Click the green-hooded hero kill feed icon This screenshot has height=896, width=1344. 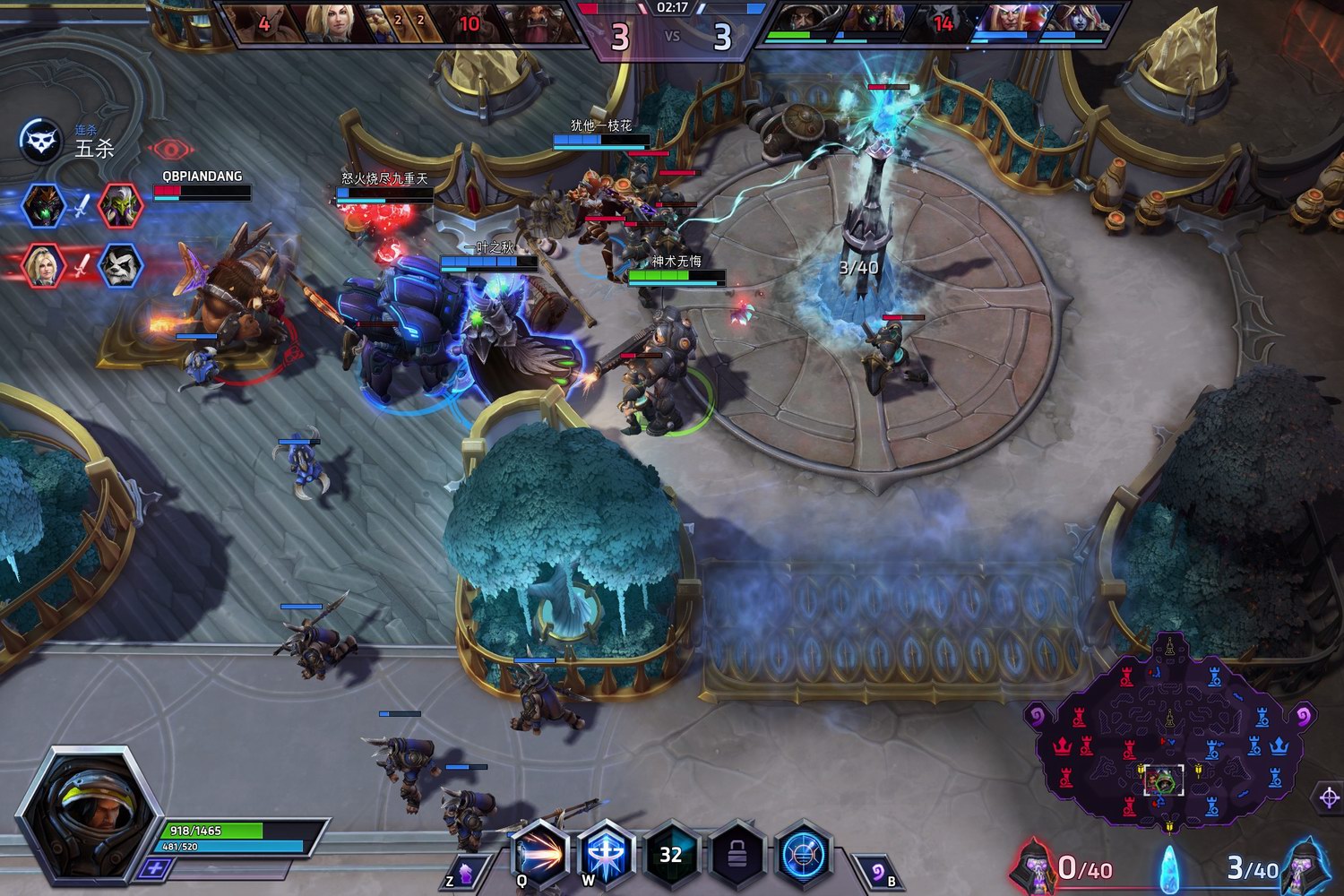pos(118,204)
